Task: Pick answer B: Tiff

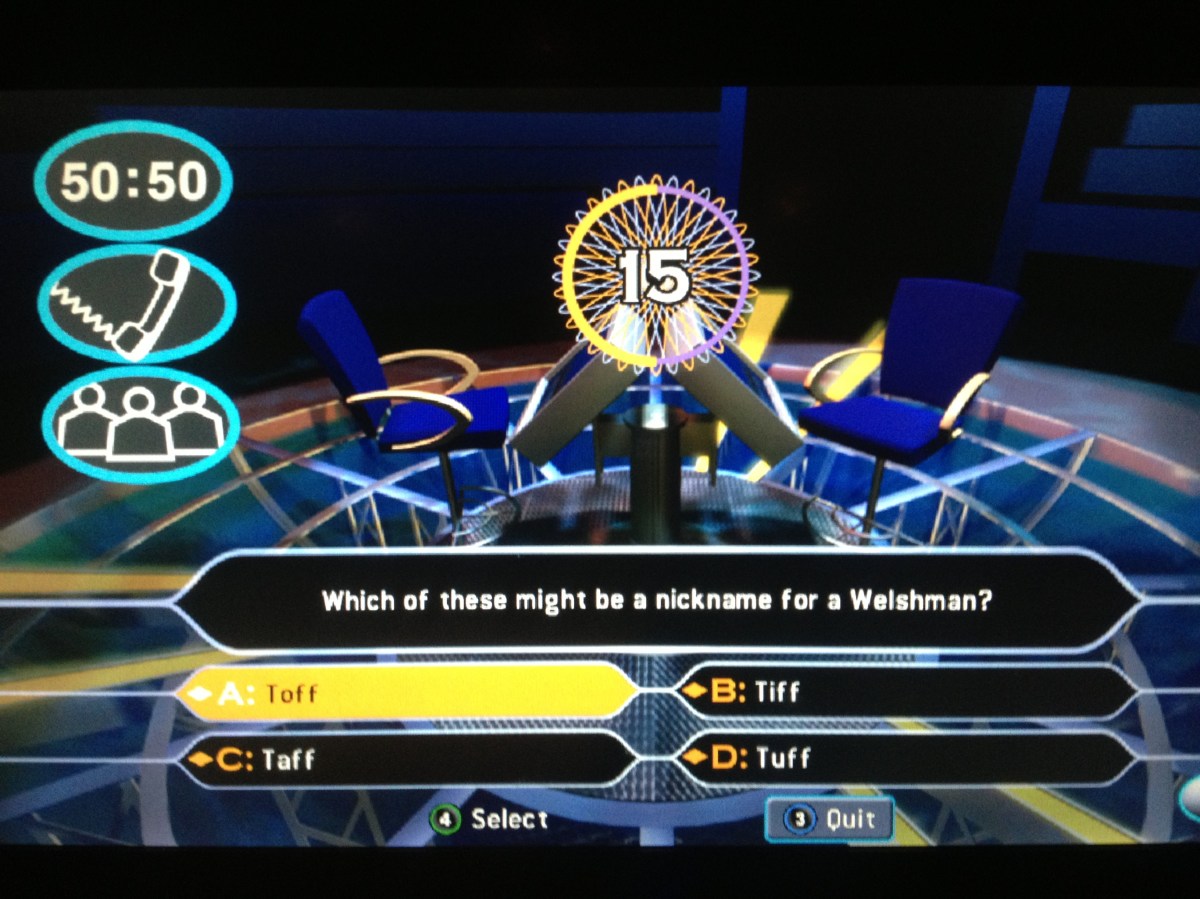Action: coord(905,692)
